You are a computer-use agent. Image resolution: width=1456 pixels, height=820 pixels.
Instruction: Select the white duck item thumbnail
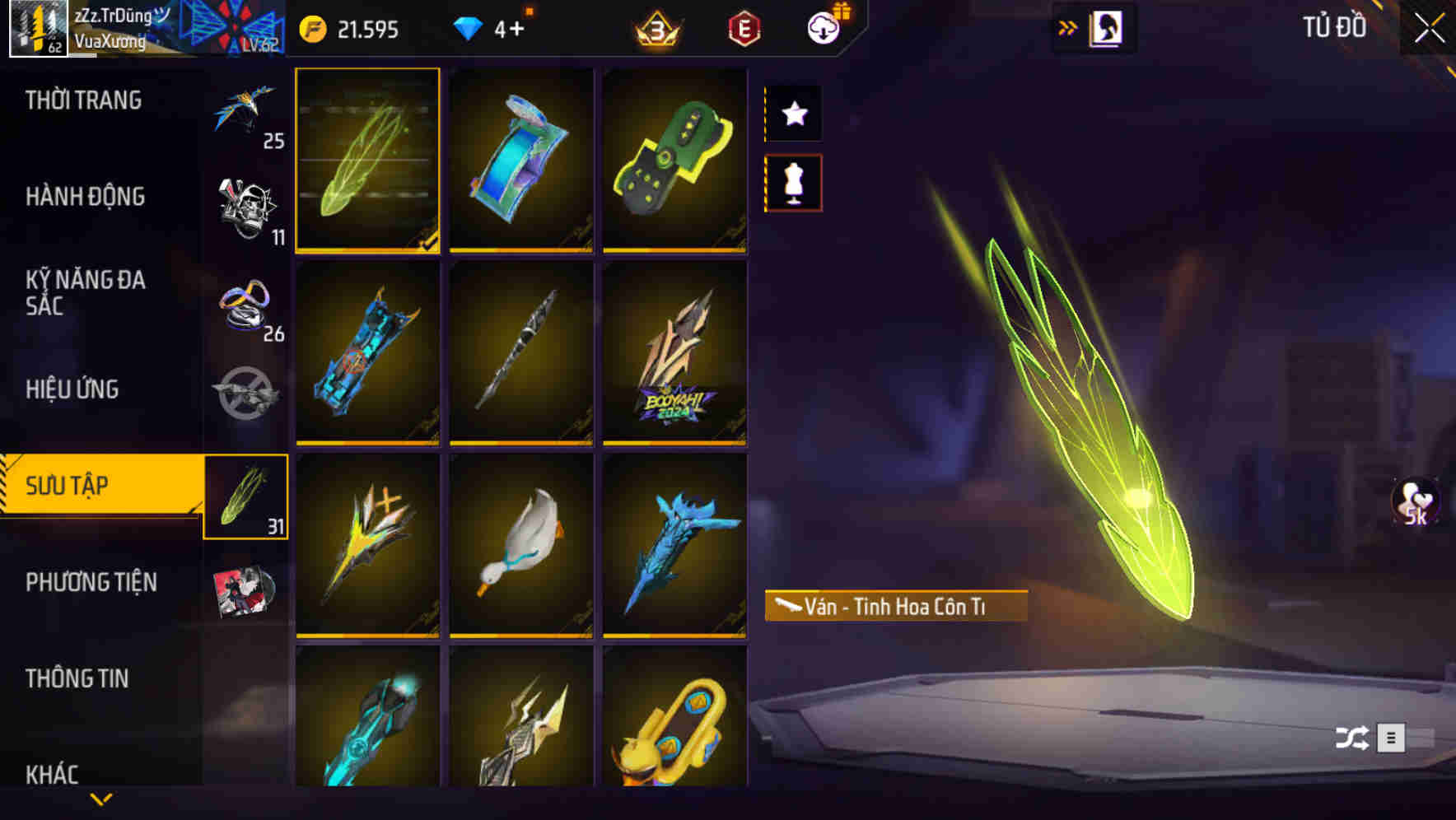[x=521, y=545]
